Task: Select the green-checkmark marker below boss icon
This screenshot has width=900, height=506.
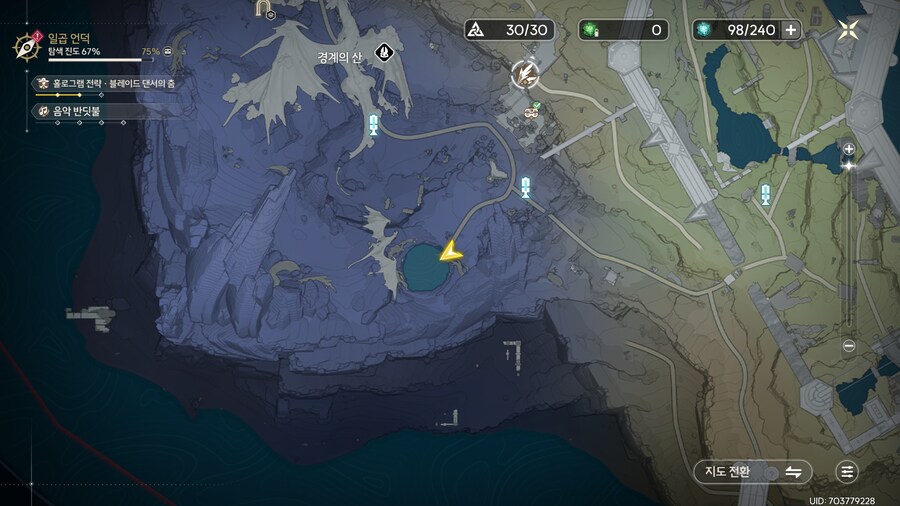Action: click(530, 112)
